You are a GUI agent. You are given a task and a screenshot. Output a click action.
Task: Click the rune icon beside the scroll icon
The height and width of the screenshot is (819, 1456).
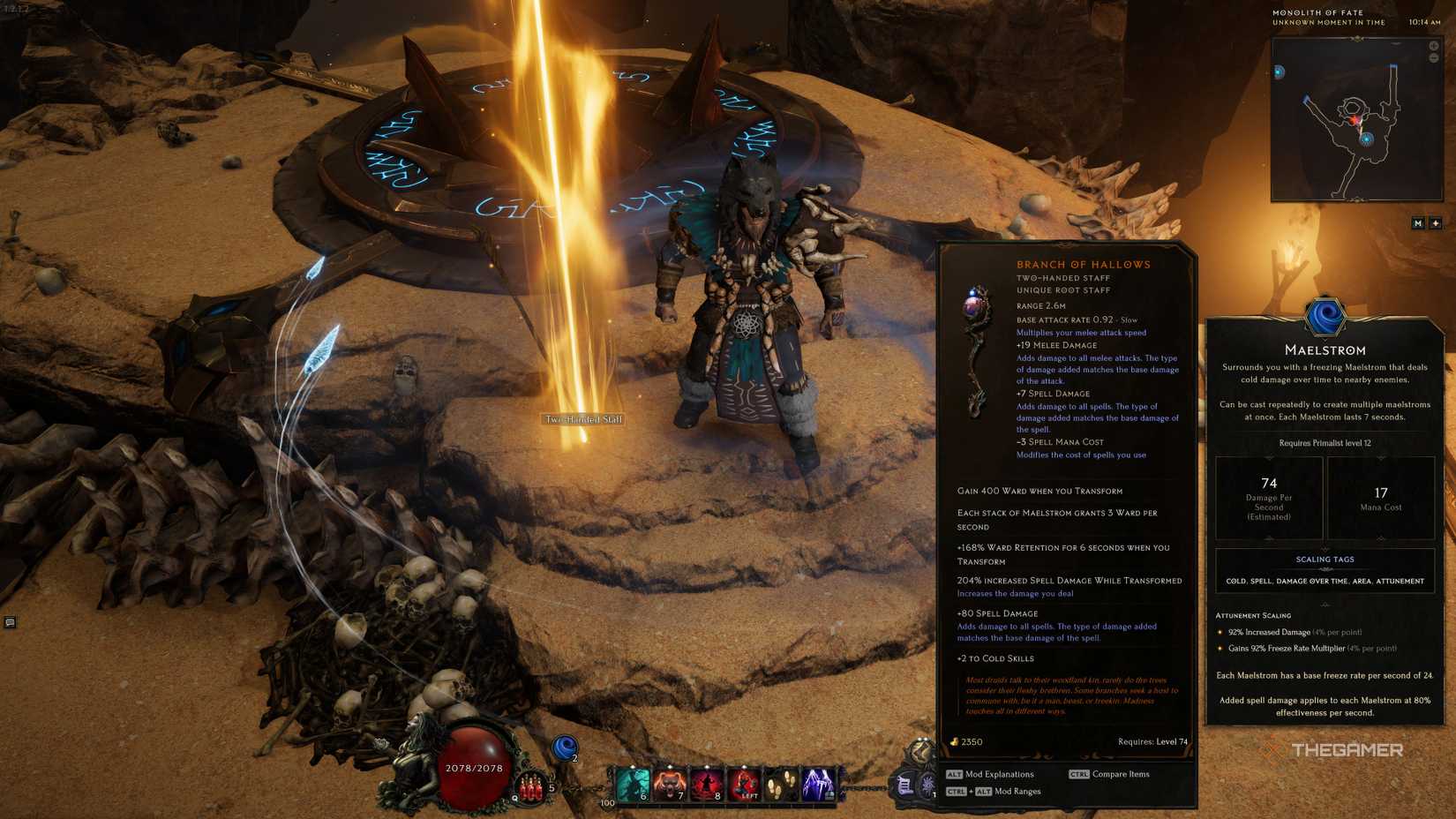pyautogui.click(x=929, y=785)
